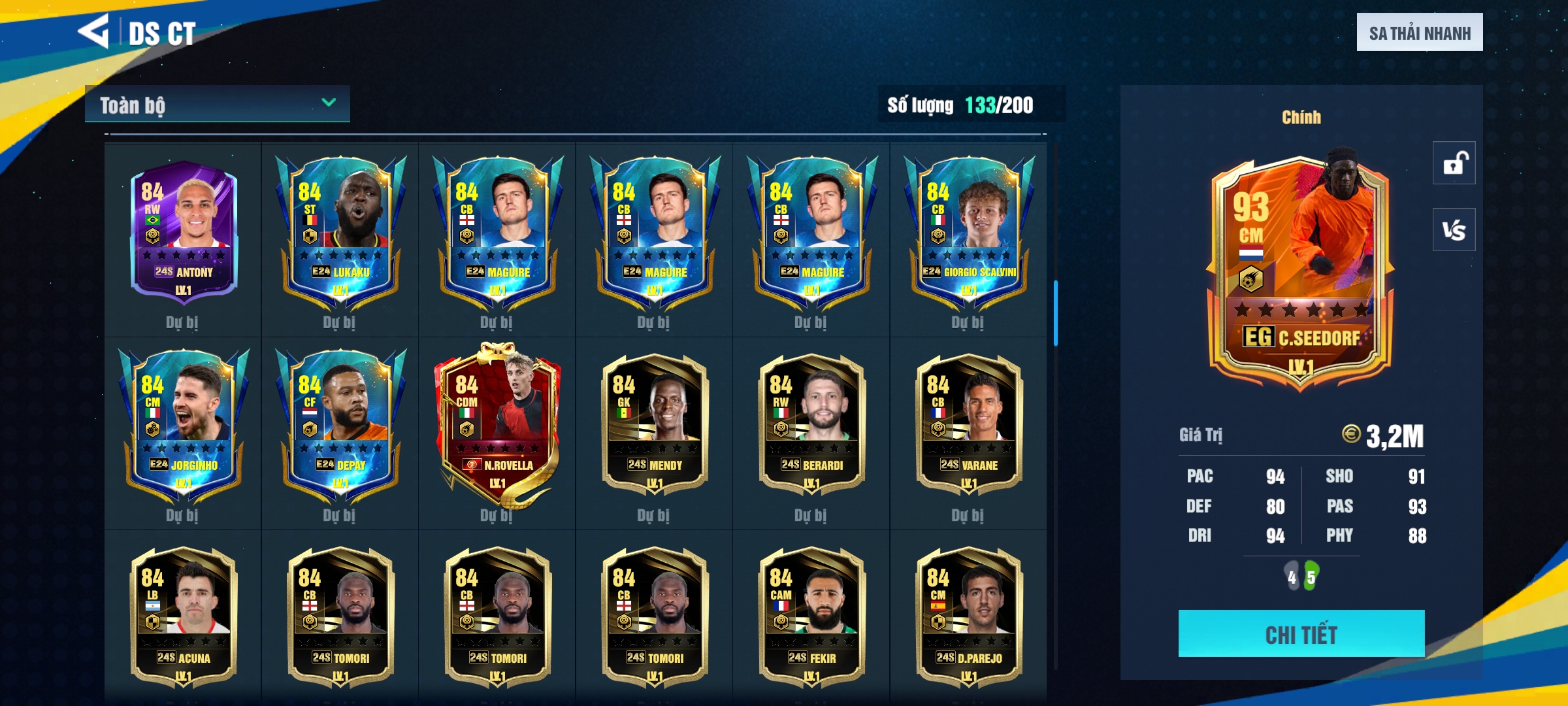Open the Toàn bộ filter dropdown
This screenshot has height=706, width=1568.
[217, 104]
